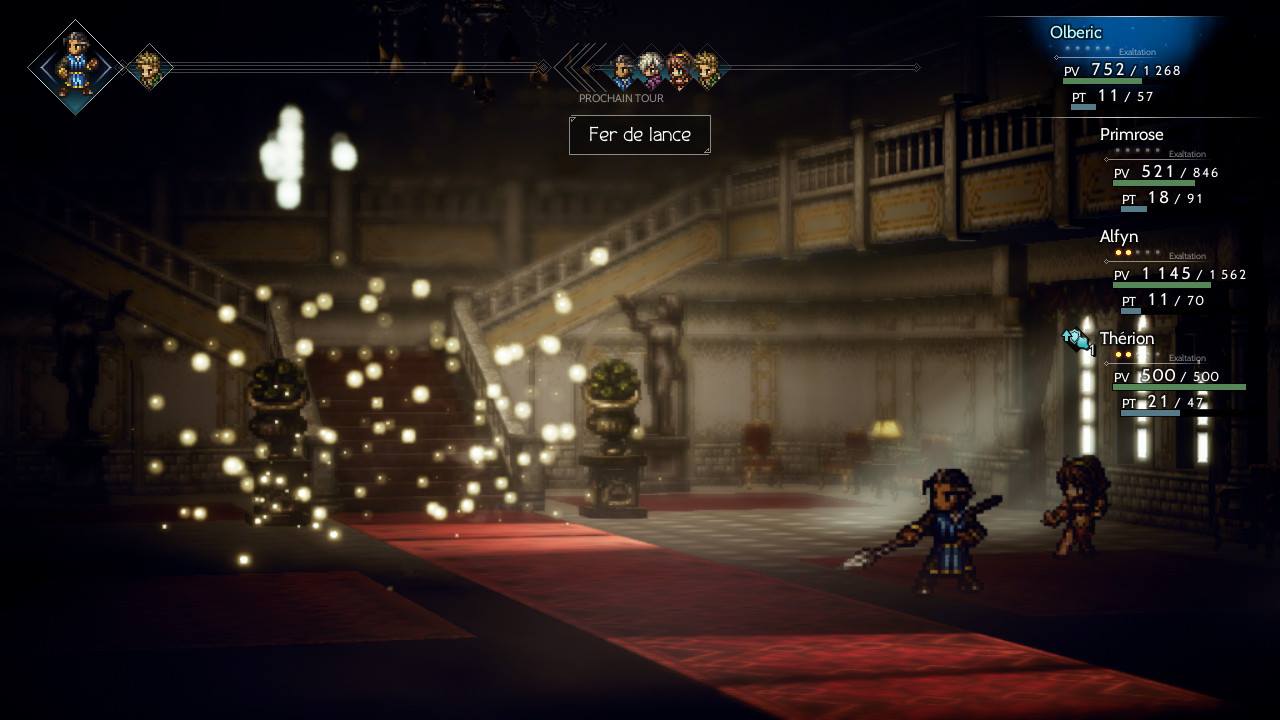
Task: Choose Alfyn's party status entry
Action: [x=1170, y=272]
